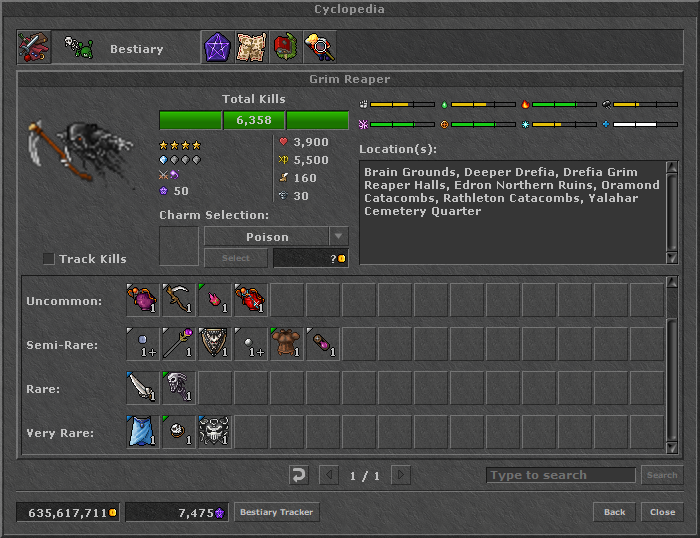The height and width of the screenshot is (538, 700).
Task: Close the Cyclopedia window
Action: (x=662, y=512)
